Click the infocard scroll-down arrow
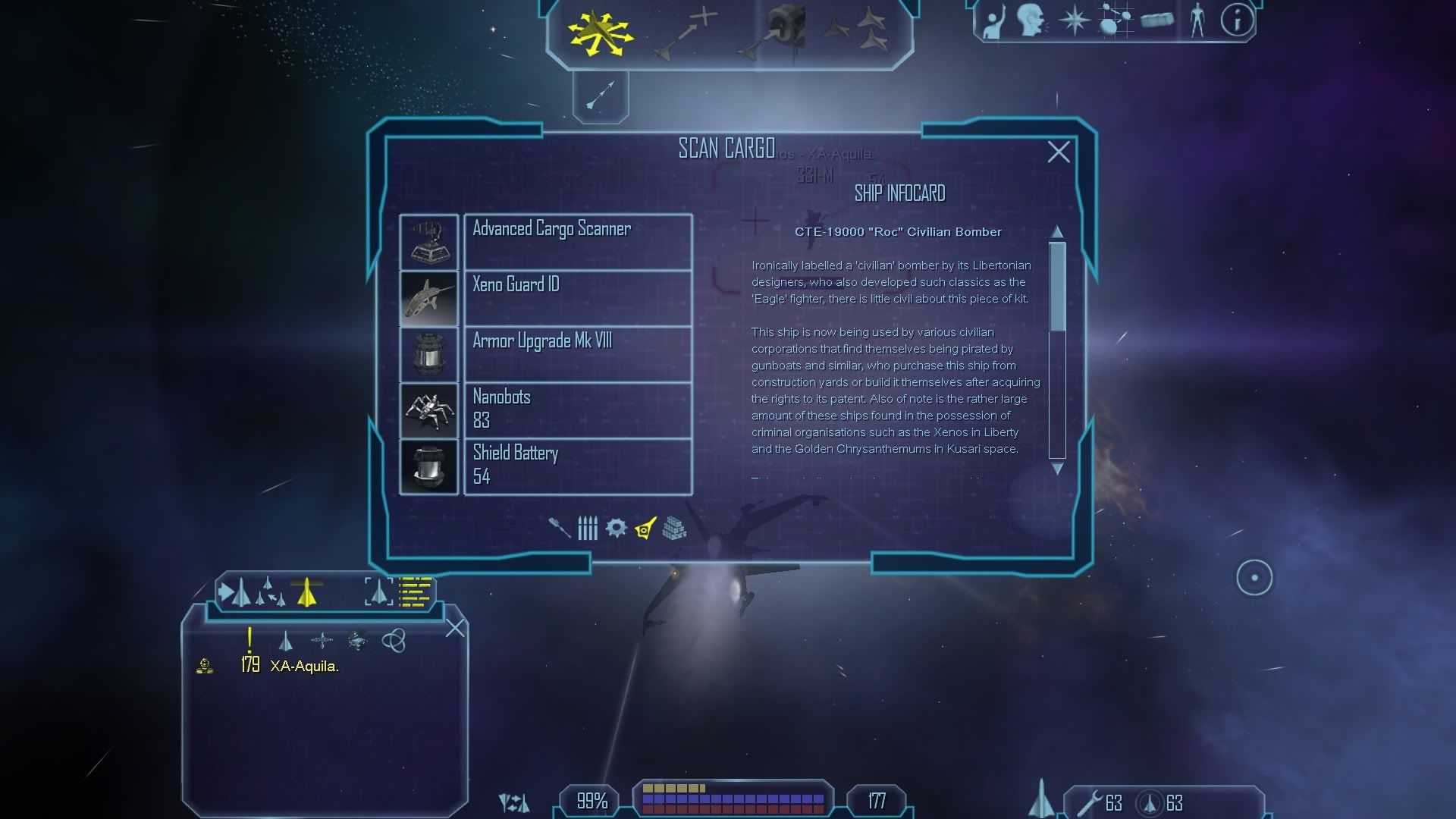The image size is (1456, 819). [1057, 469]
